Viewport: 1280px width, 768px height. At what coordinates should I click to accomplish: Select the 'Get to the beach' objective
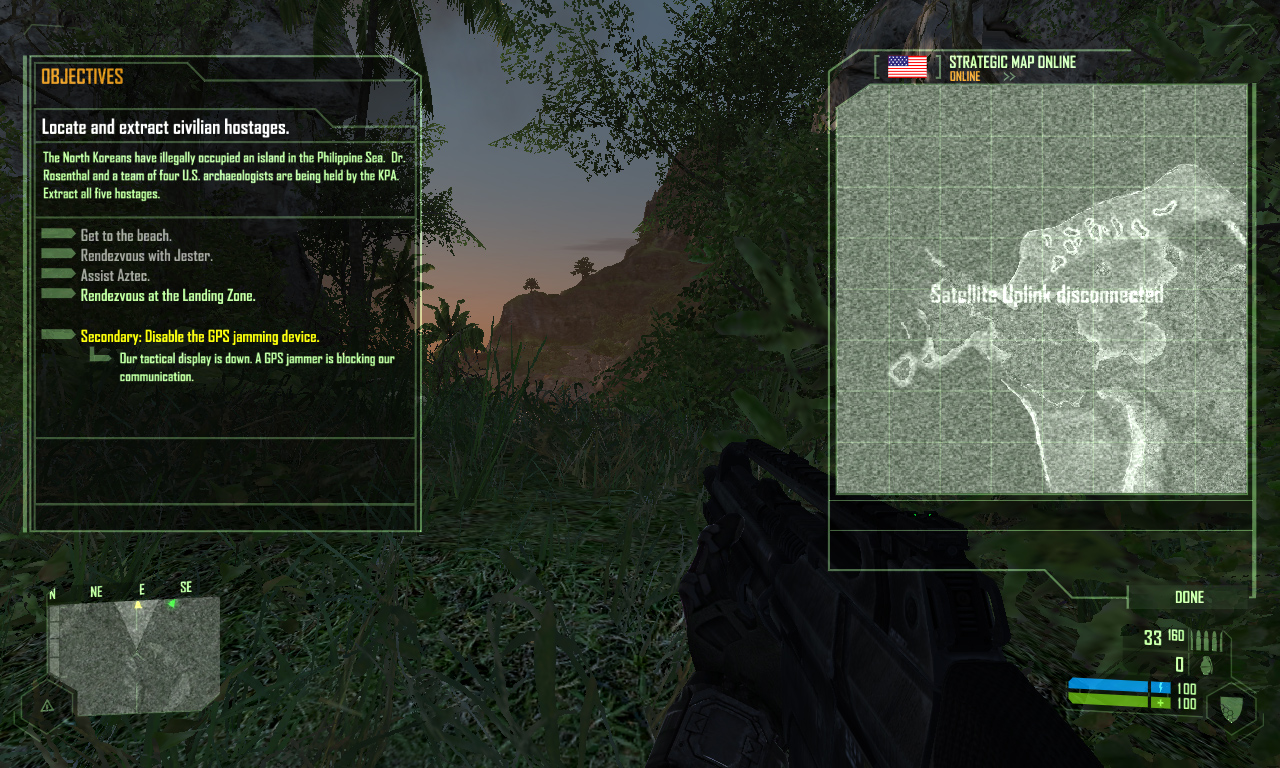126,235
